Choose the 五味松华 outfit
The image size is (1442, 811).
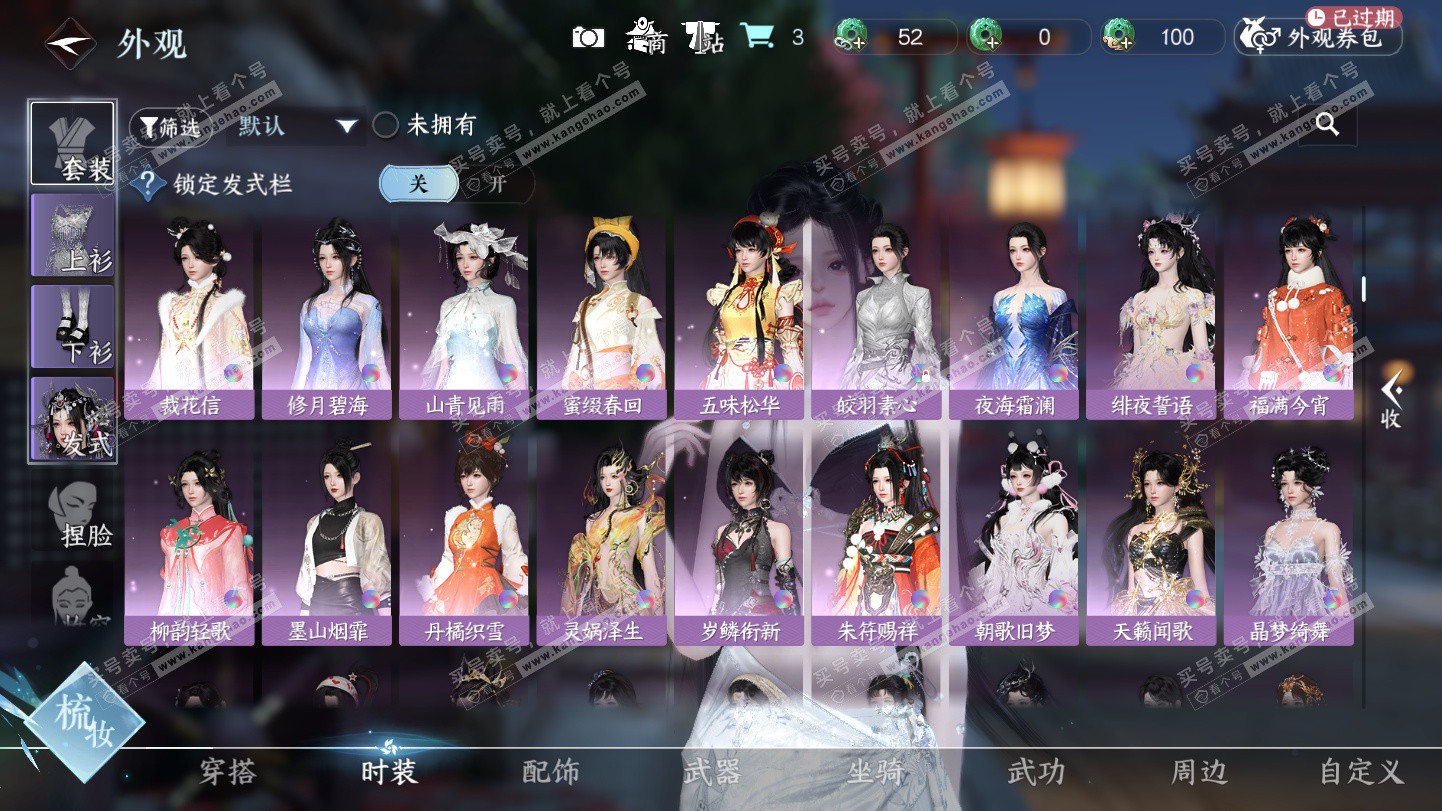(x=739, y=318)
